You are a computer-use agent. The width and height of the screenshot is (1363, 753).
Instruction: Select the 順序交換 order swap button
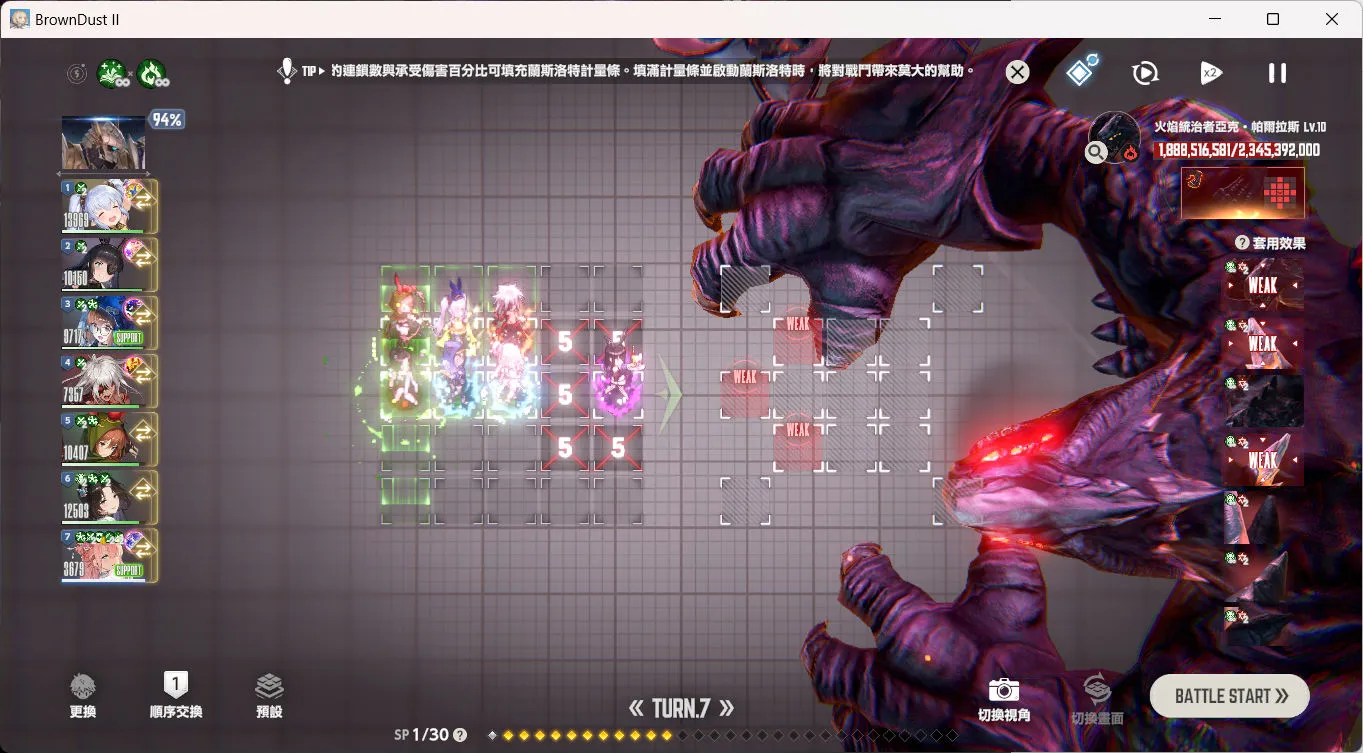tap(176, 696)
